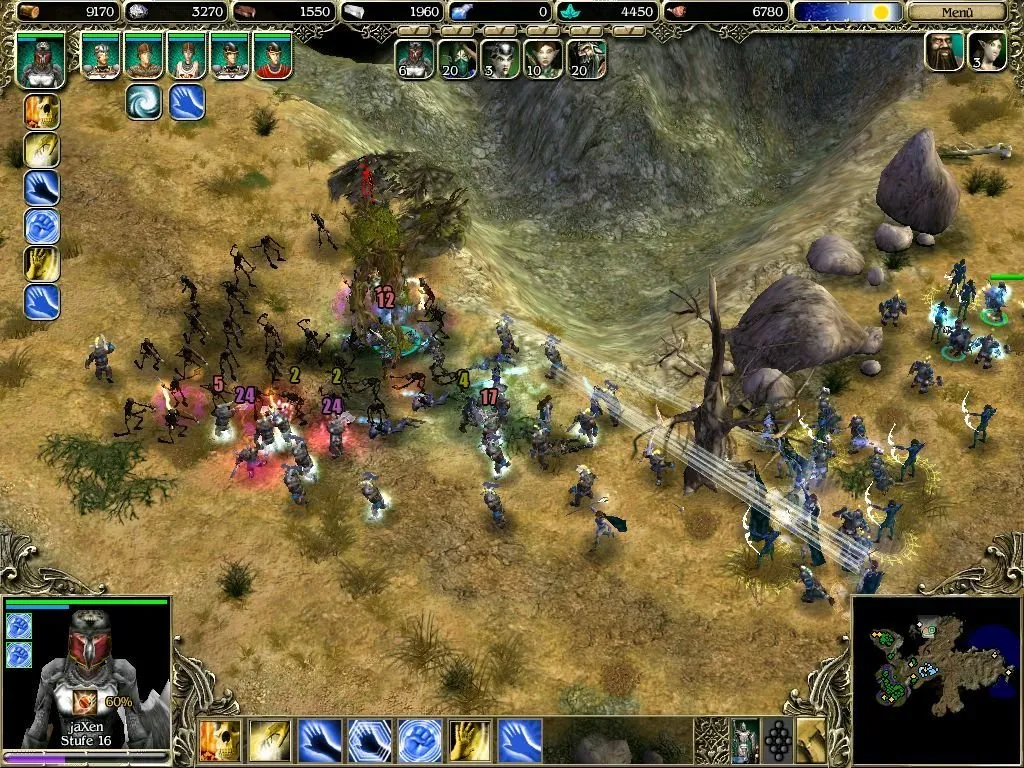Select the pale elf portrait numbered 3 beside the dwarf
1024x768 pixels.
point(986,53)
